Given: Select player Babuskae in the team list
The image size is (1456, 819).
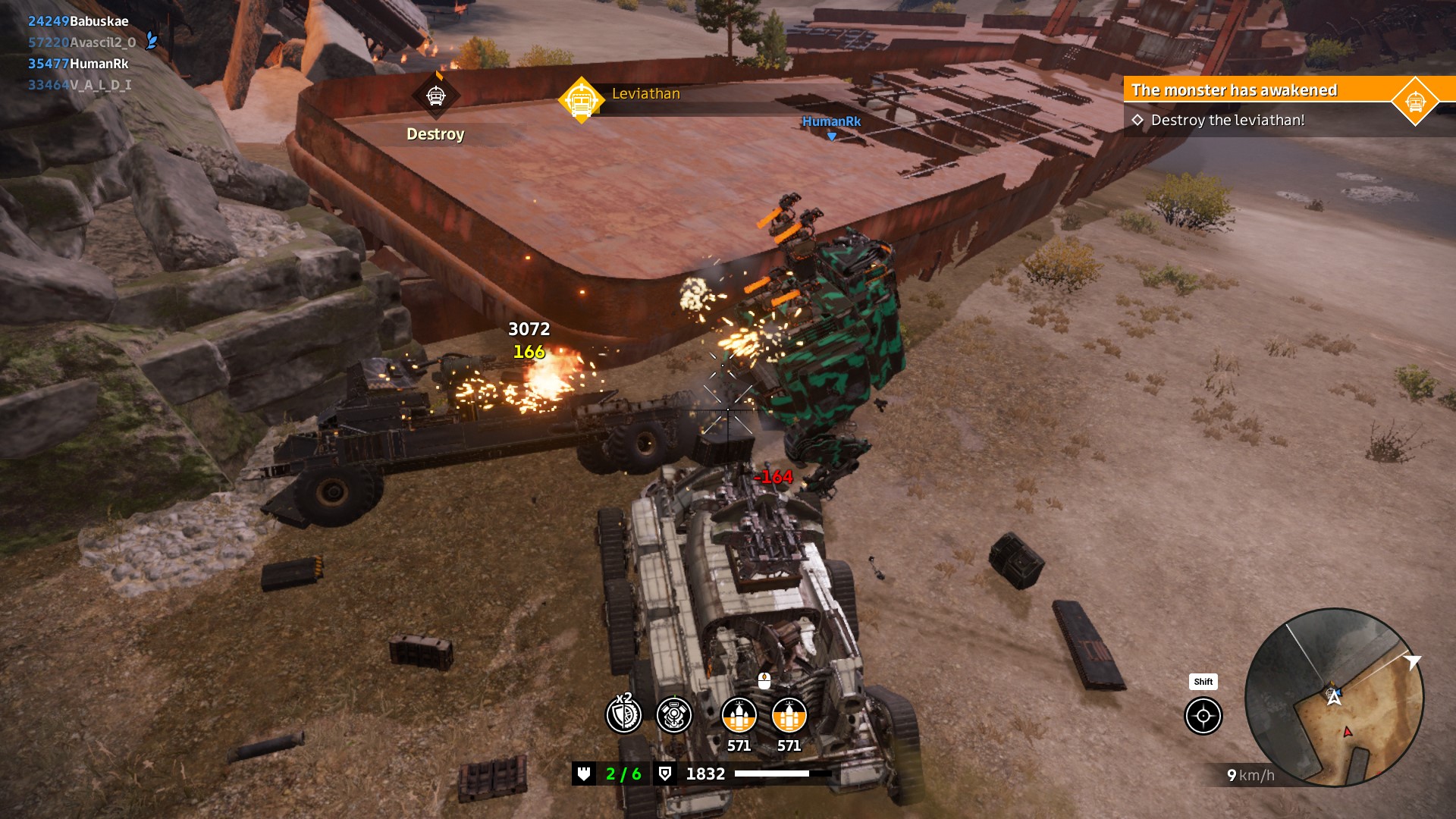Looking at the screenshot, I should (x=78, y=21).
